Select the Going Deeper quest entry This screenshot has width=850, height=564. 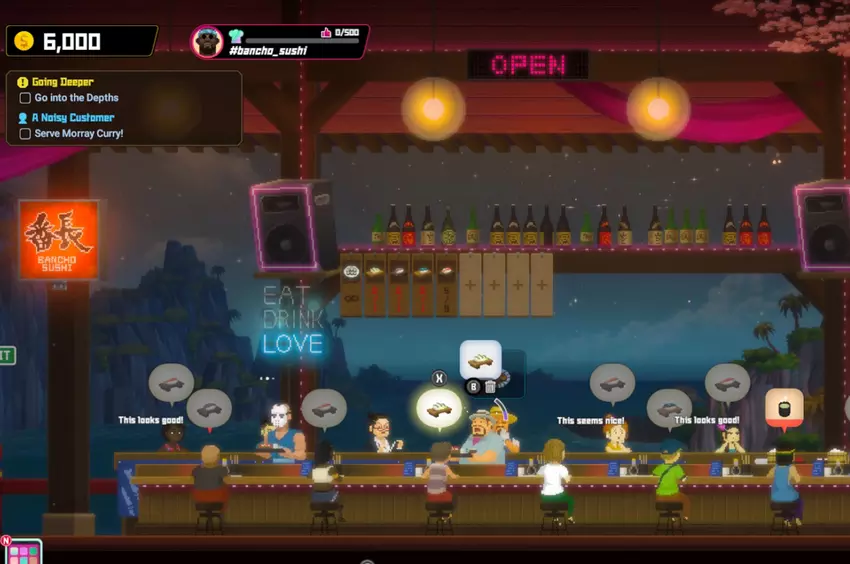click(x=62, y=82)
